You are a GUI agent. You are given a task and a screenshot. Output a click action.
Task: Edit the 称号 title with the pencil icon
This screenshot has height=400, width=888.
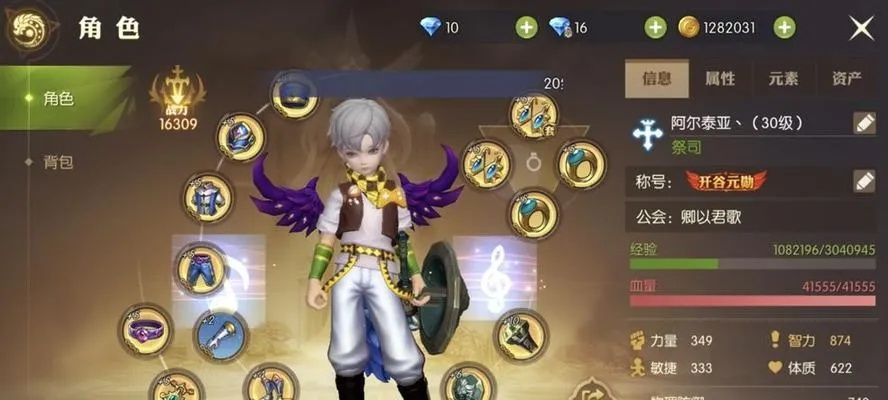[x=864, y=181]
